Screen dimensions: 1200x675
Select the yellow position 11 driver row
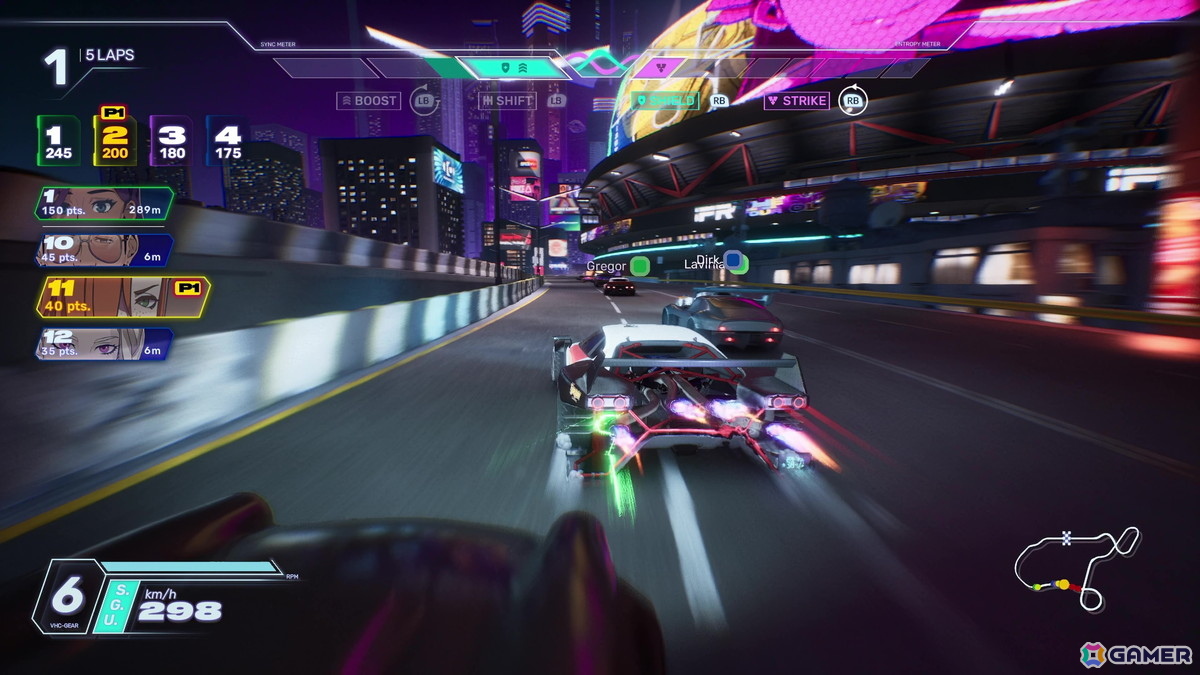click(120, 296)
